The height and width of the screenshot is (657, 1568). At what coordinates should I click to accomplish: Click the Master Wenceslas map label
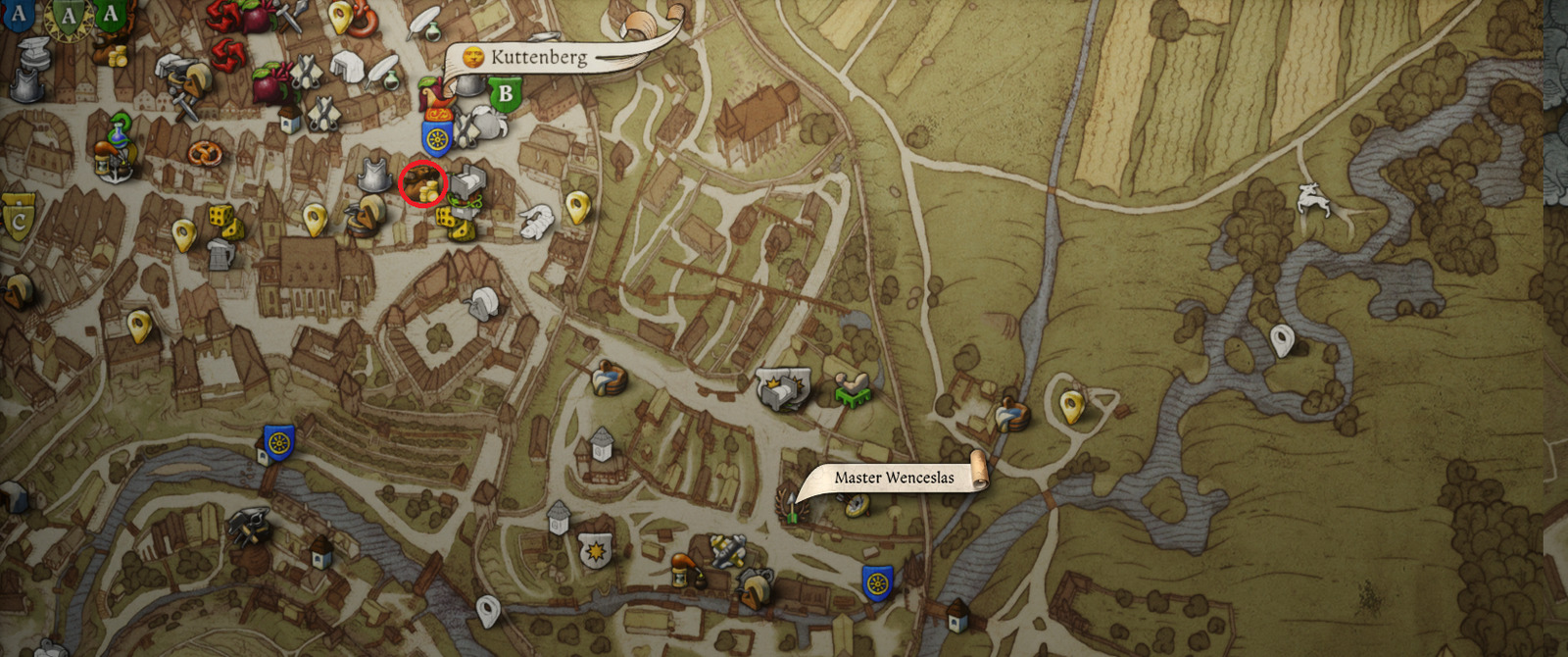893,478
